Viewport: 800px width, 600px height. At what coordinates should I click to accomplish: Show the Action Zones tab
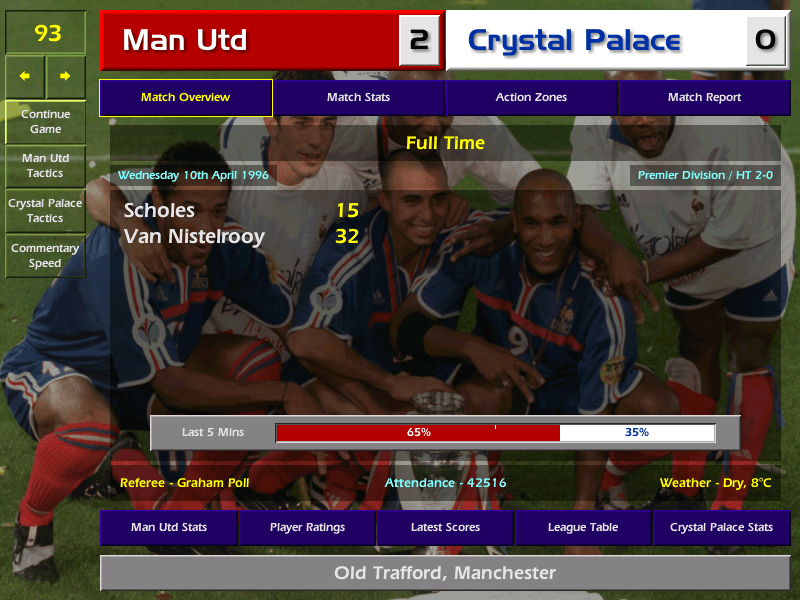(531, 97)
